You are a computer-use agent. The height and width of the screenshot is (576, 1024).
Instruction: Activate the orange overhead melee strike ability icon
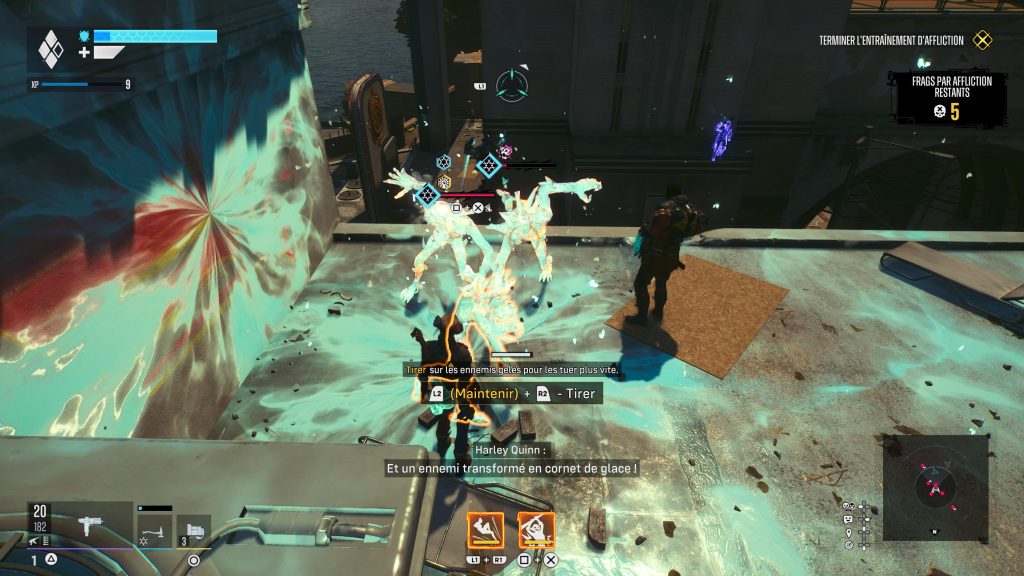(536, 530)
